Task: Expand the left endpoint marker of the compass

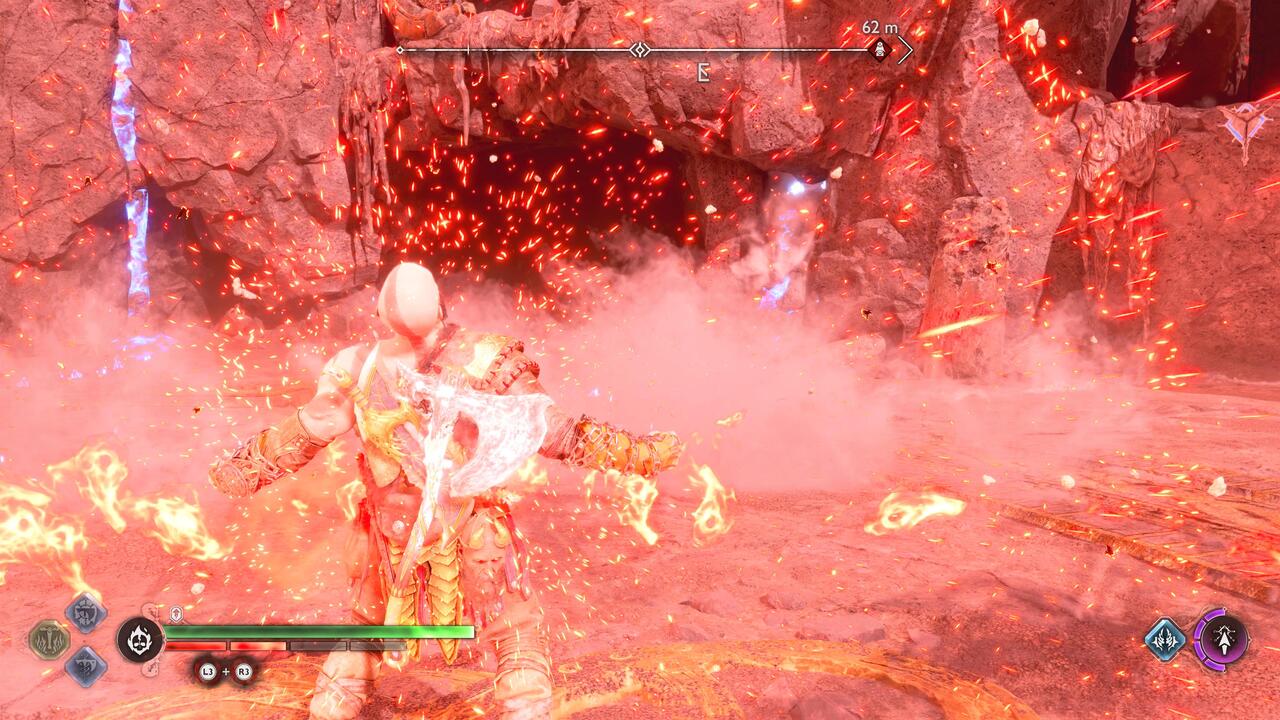Action: coord(400,48)
